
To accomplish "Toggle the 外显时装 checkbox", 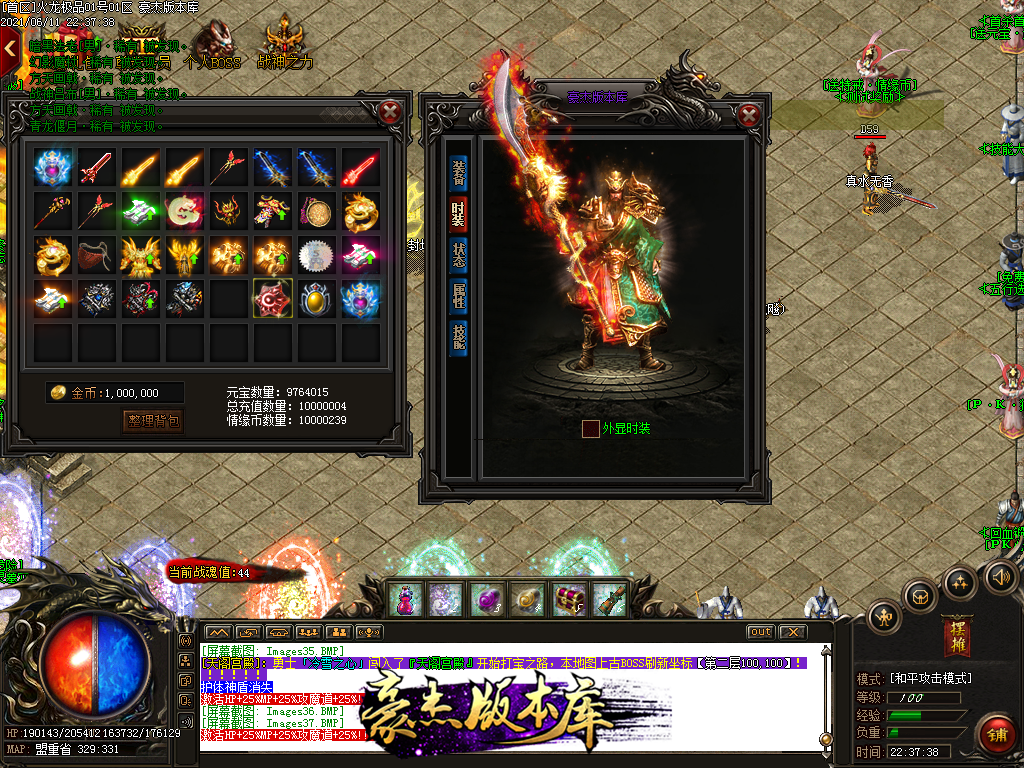I will tap(591, 429).
